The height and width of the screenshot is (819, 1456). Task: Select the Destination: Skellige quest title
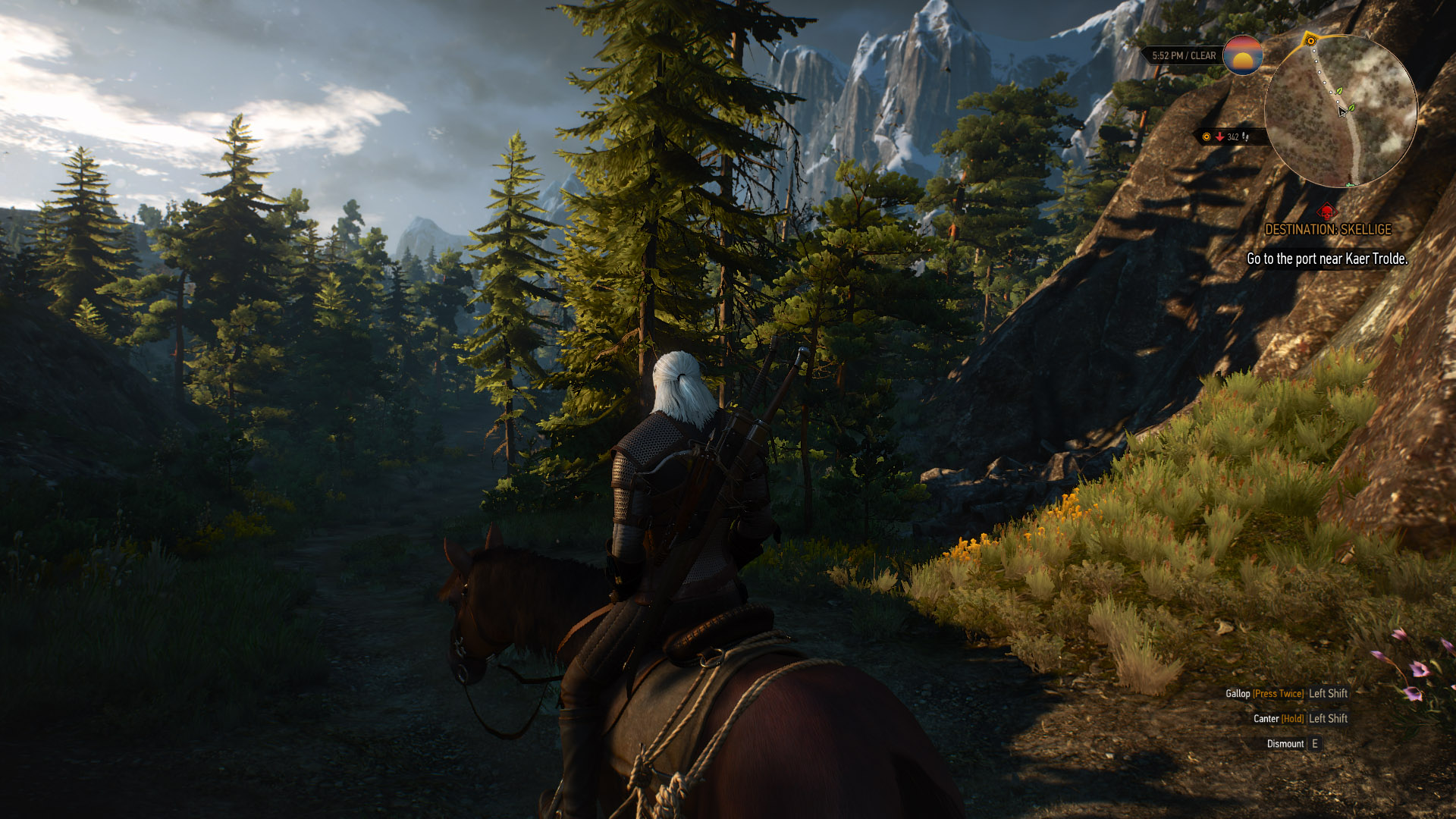(x=1328, y=229)
